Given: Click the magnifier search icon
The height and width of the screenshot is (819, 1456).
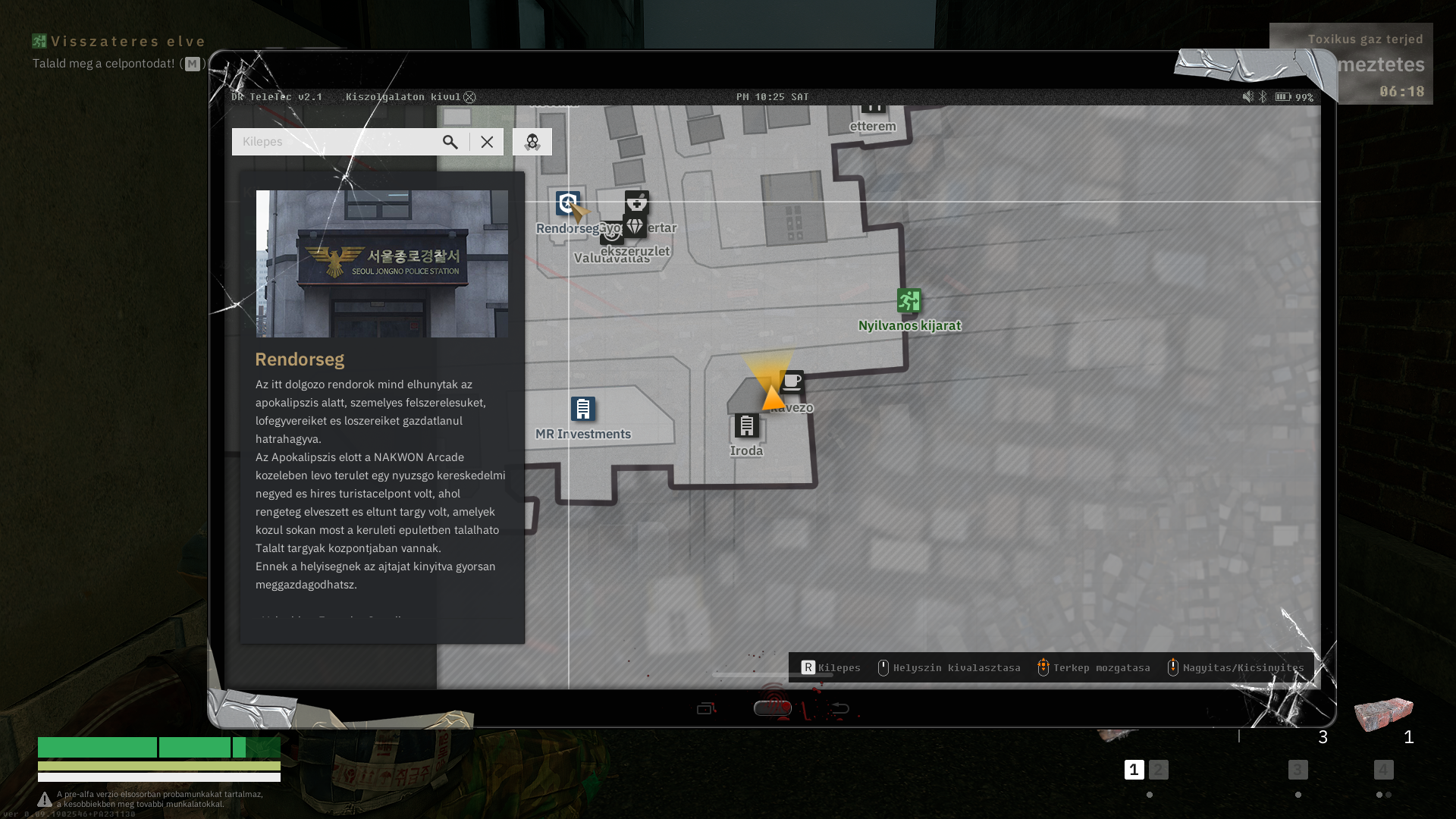Looking at the screenshot, I should pyautogui.click(x=450, y=142).
